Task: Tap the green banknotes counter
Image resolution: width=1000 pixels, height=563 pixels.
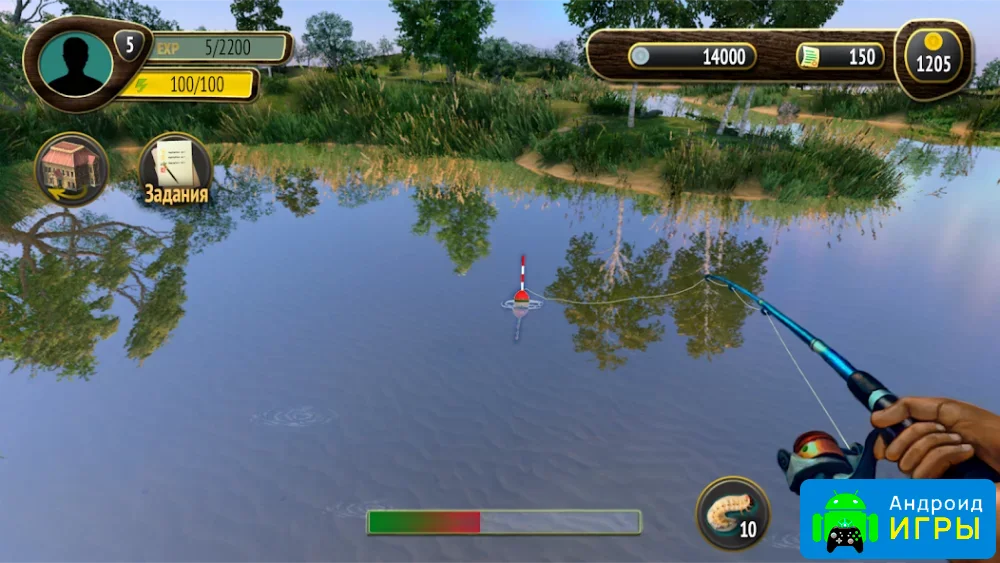Action: (841, 57)
